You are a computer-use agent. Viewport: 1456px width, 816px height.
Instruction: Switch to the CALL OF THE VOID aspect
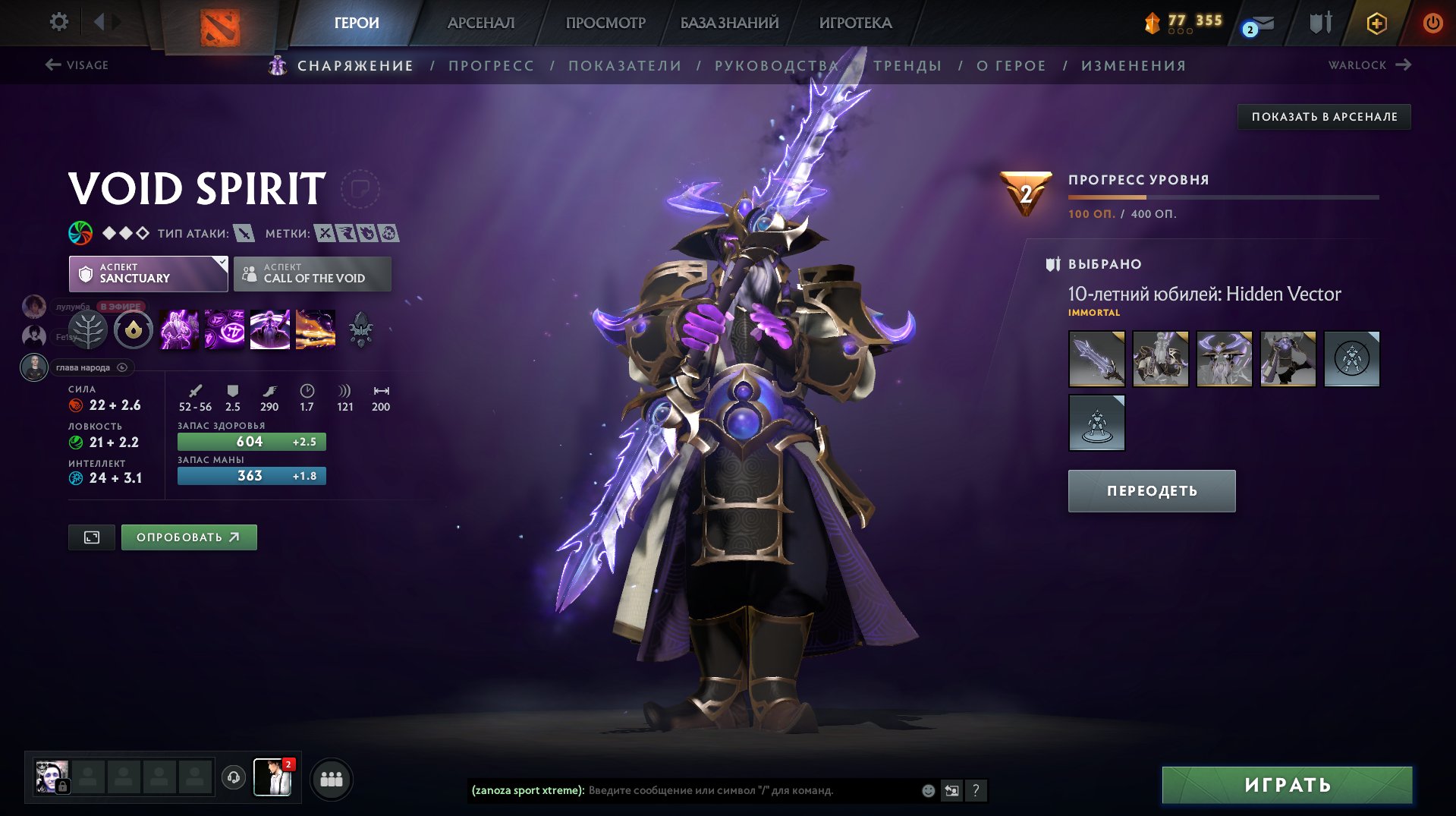pos(311,273)
